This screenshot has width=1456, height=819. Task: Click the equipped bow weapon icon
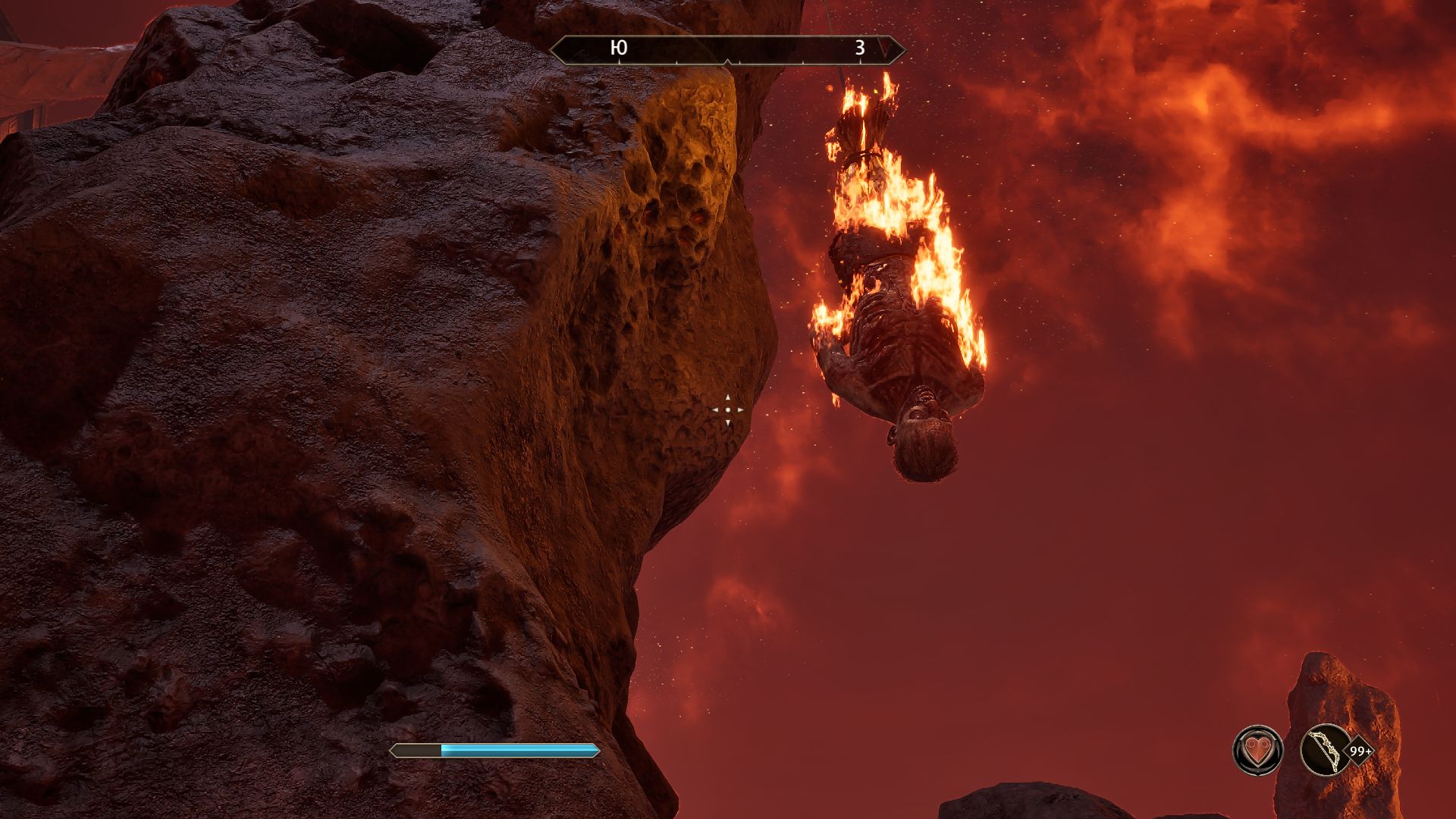1323,751
